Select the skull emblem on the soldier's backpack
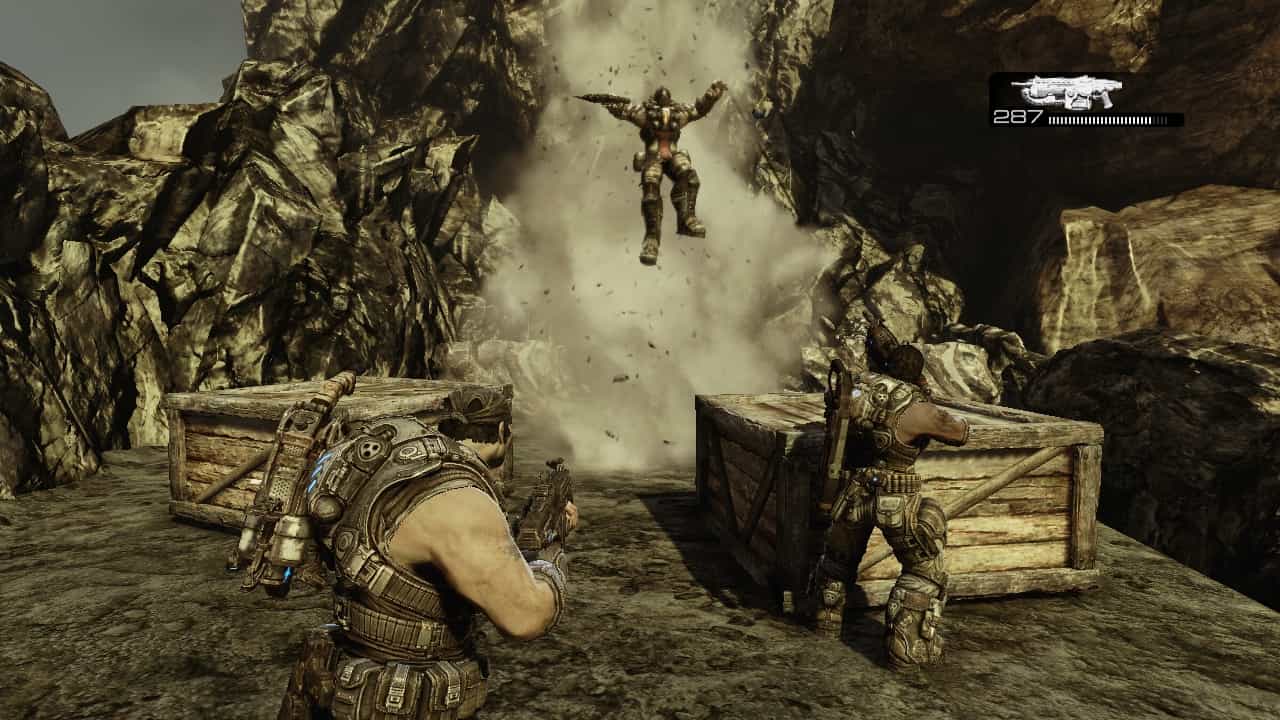 (x=370, y=450)
